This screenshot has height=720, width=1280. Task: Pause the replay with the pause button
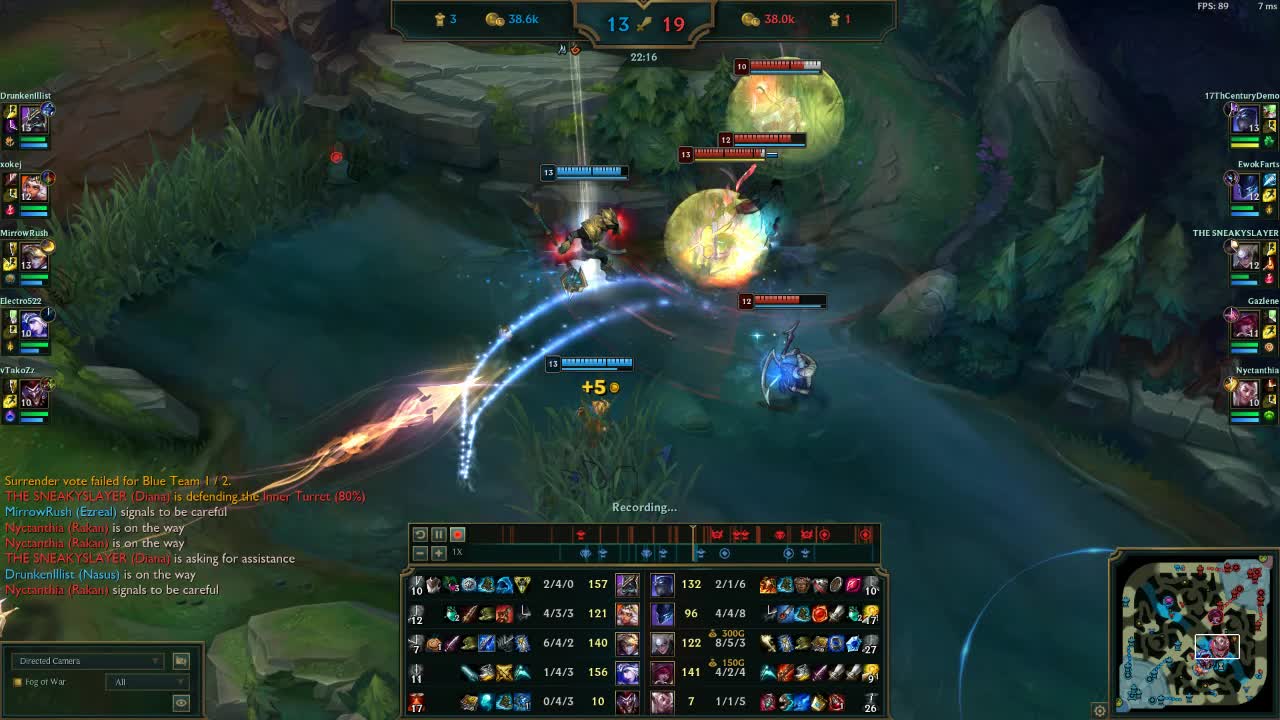[438, 534]
